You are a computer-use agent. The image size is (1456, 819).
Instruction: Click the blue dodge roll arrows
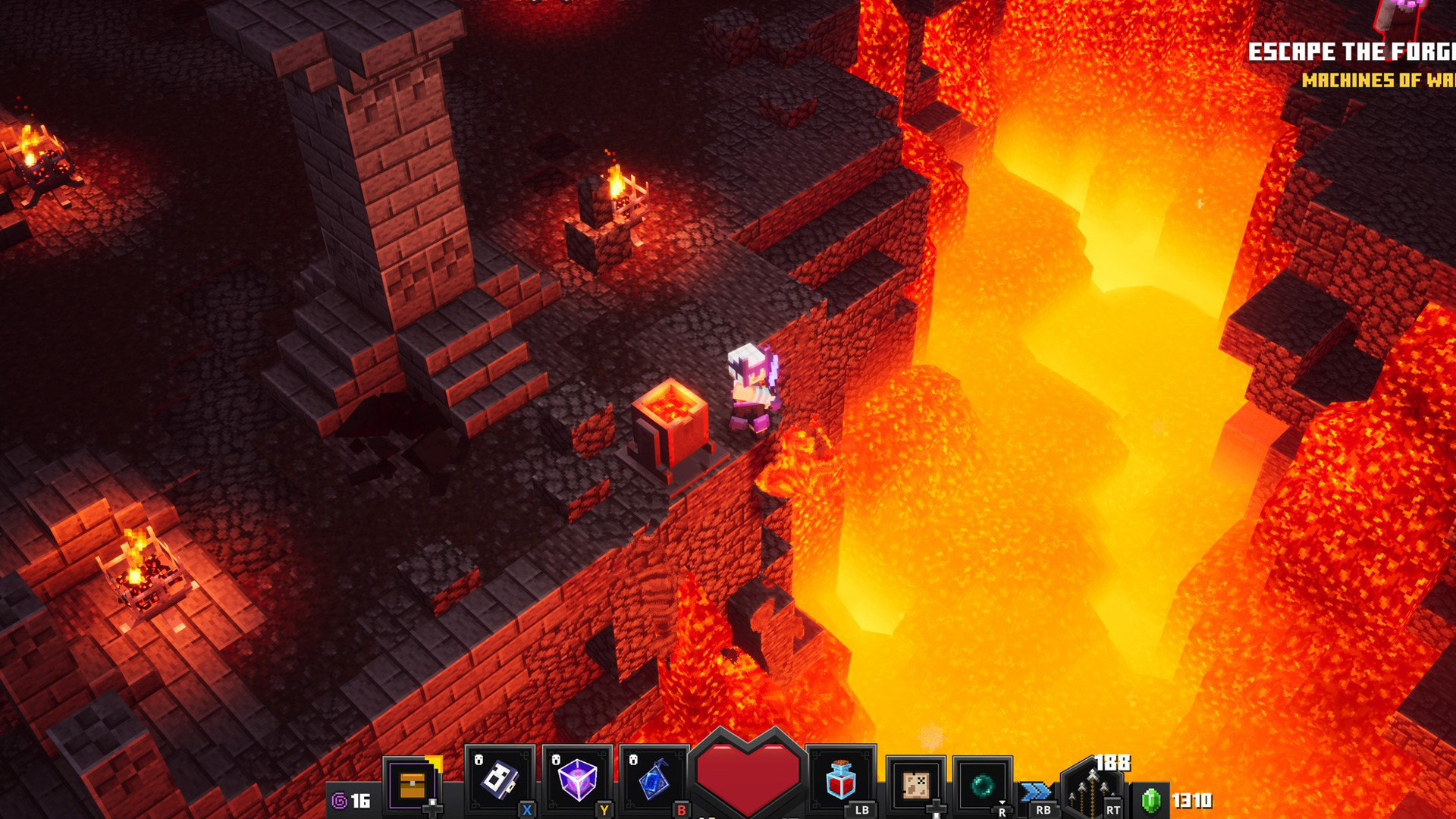pos(1036,792)
